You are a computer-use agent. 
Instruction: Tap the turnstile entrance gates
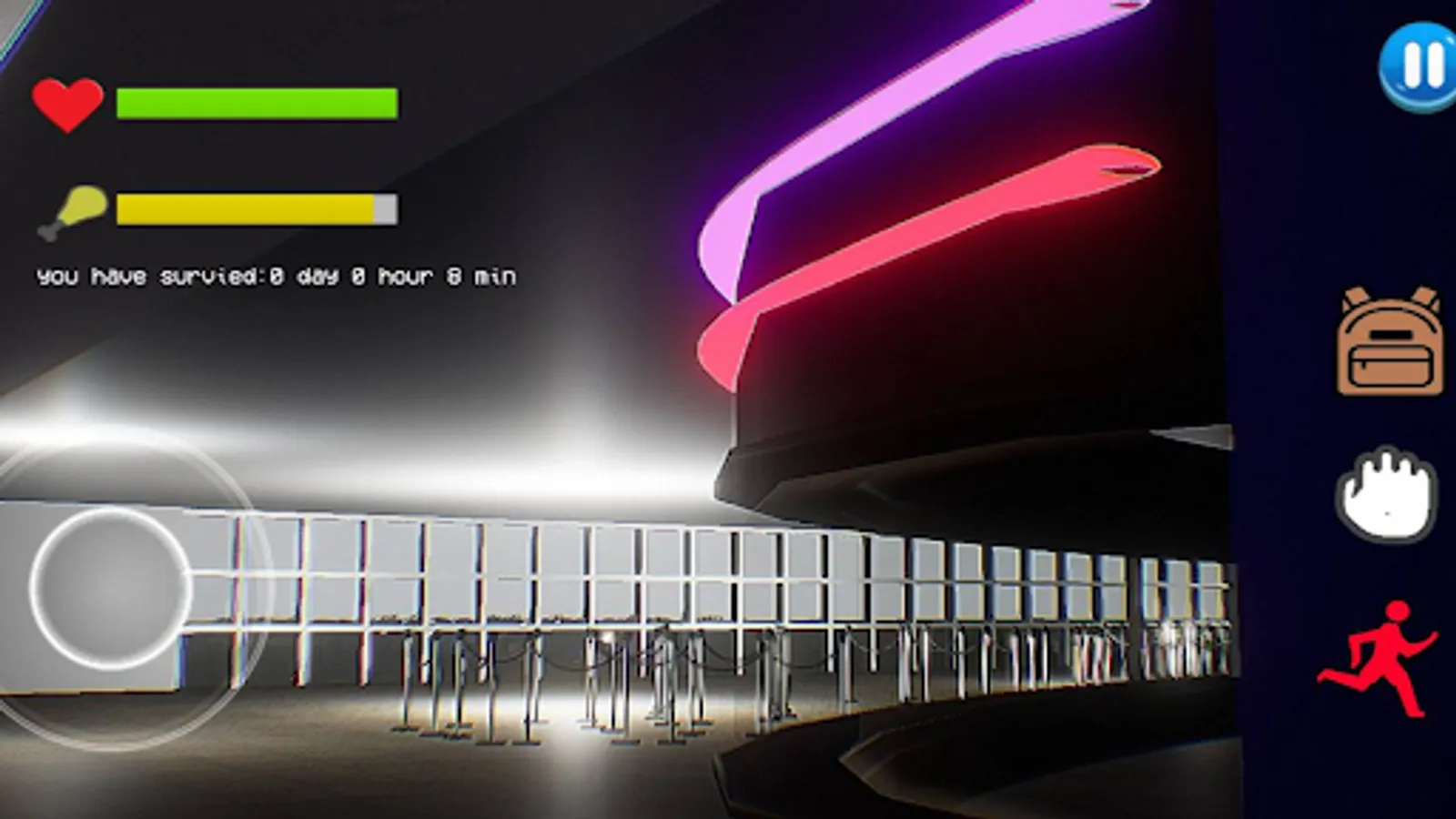[637, 664]
